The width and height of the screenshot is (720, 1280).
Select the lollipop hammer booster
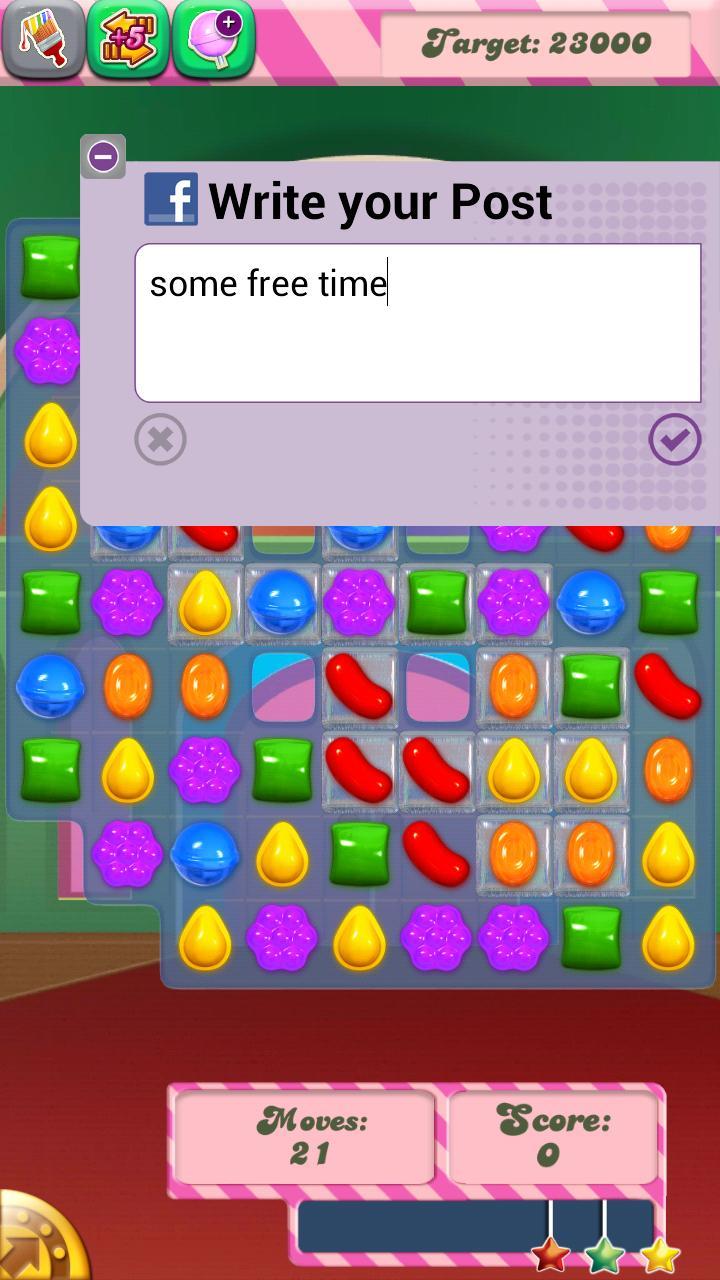213,38
